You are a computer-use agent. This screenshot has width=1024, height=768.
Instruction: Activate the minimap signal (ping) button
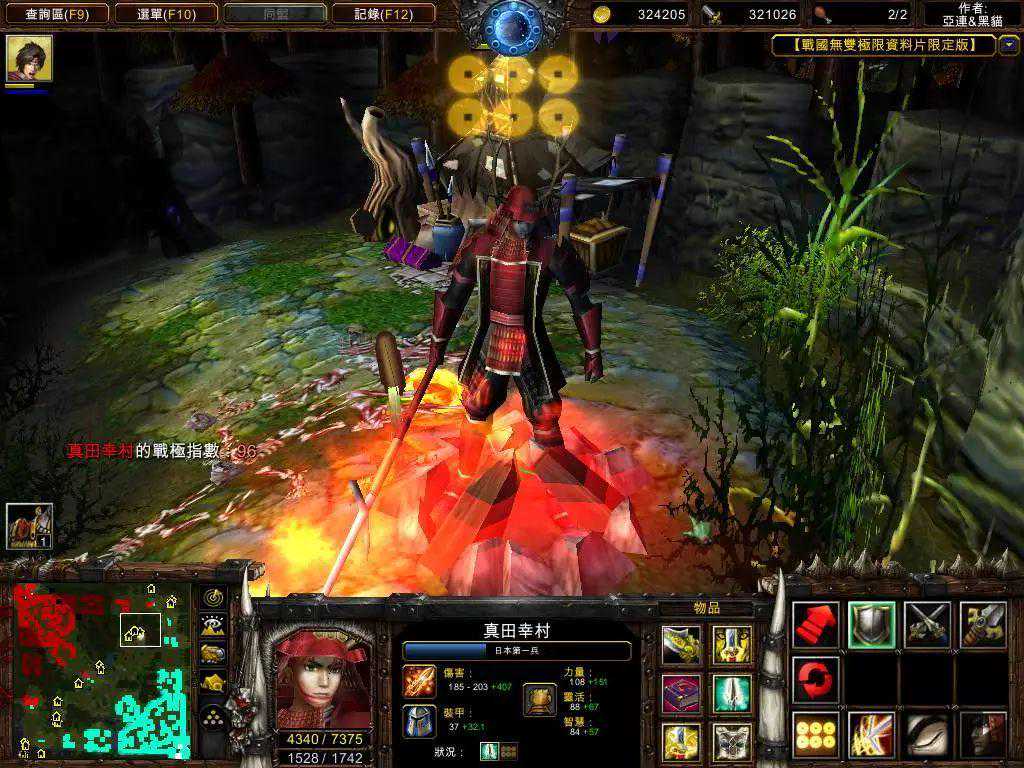pyautogui.click(x=213, y=597)
